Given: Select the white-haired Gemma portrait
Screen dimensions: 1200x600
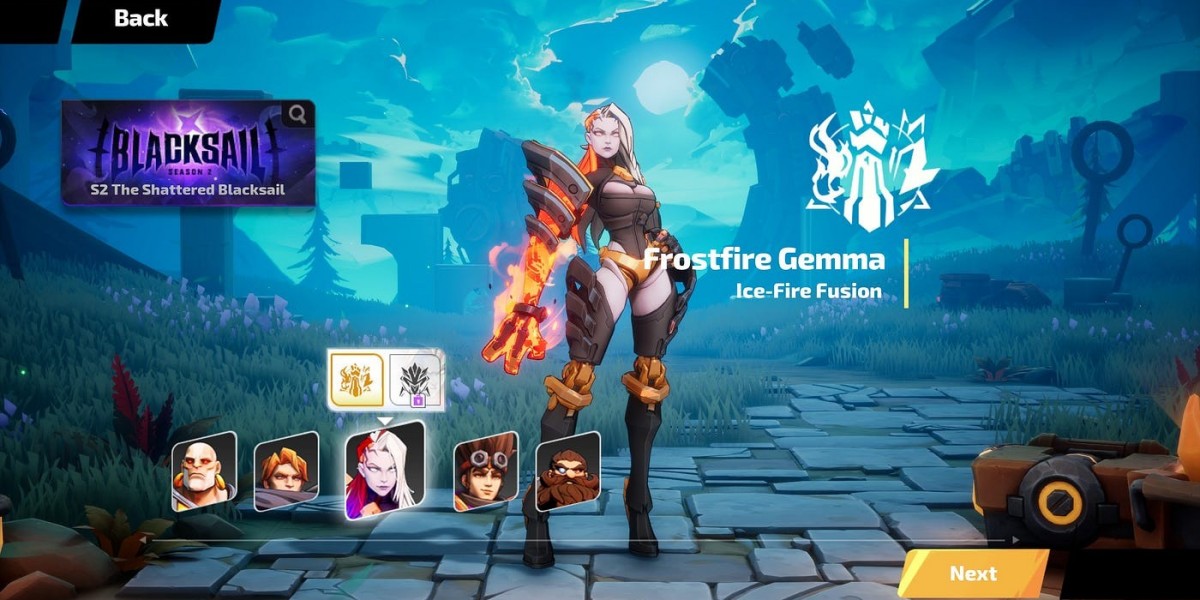Looking at the screenshot, I should [383, 470].
